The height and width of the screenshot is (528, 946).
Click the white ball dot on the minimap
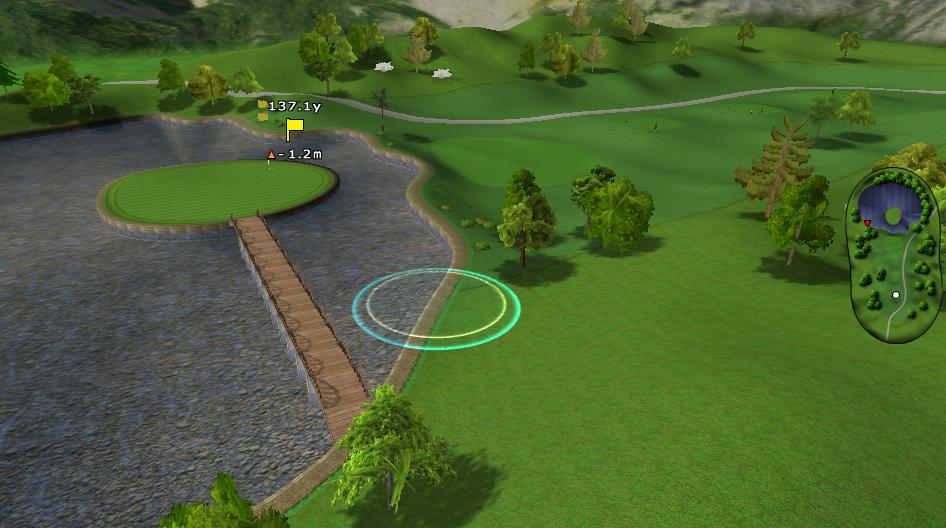pyautogui.click(x=896, y=296)
